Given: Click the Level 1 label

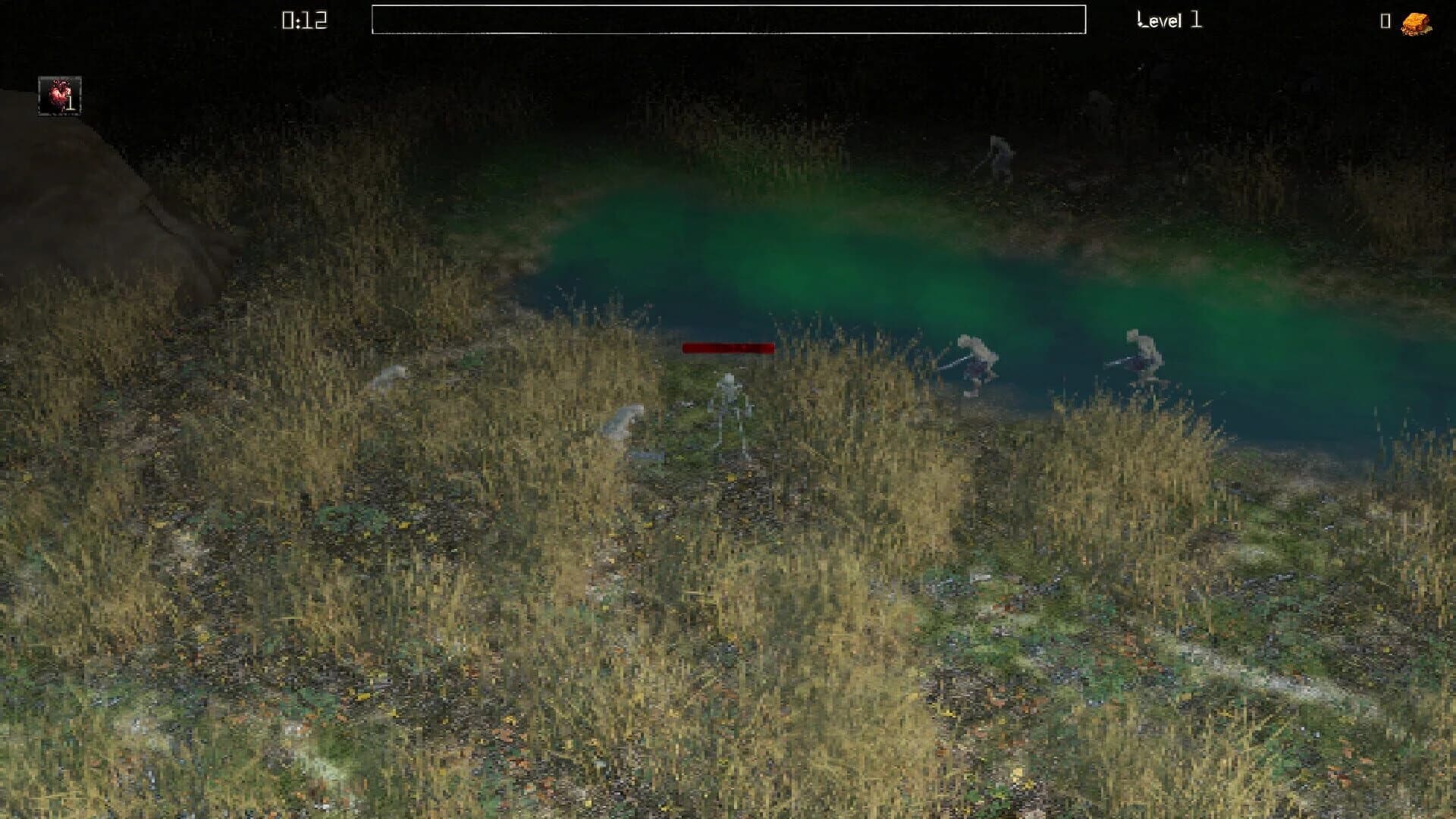Looking at the screenshot, I should pos(1169,20).
